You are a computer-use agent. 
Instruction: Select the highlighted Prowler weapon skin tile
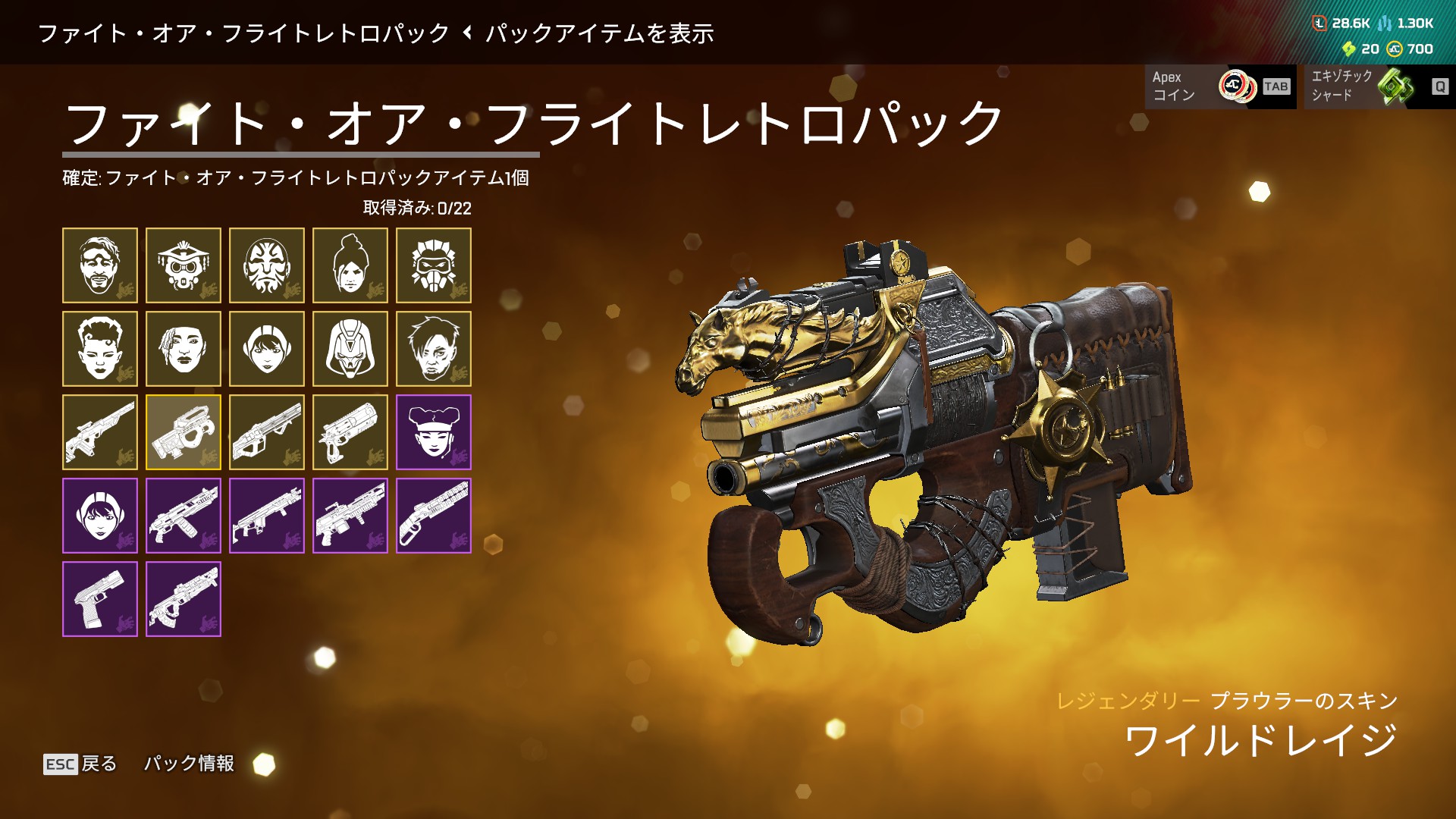pyautogui.click(x=184, y=432)
